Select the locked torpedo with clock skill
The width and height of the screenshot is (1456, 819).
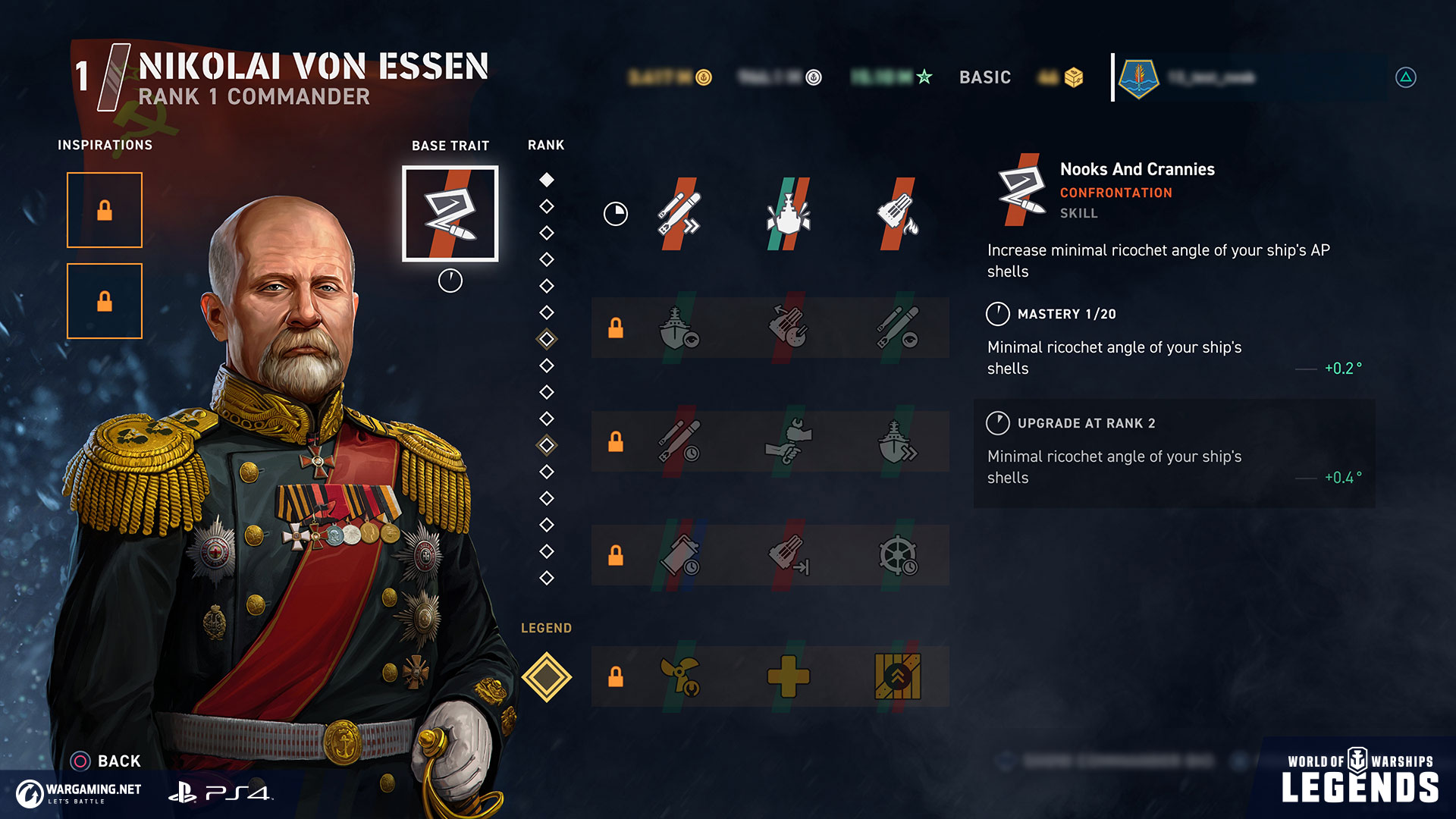coord(679,441)
